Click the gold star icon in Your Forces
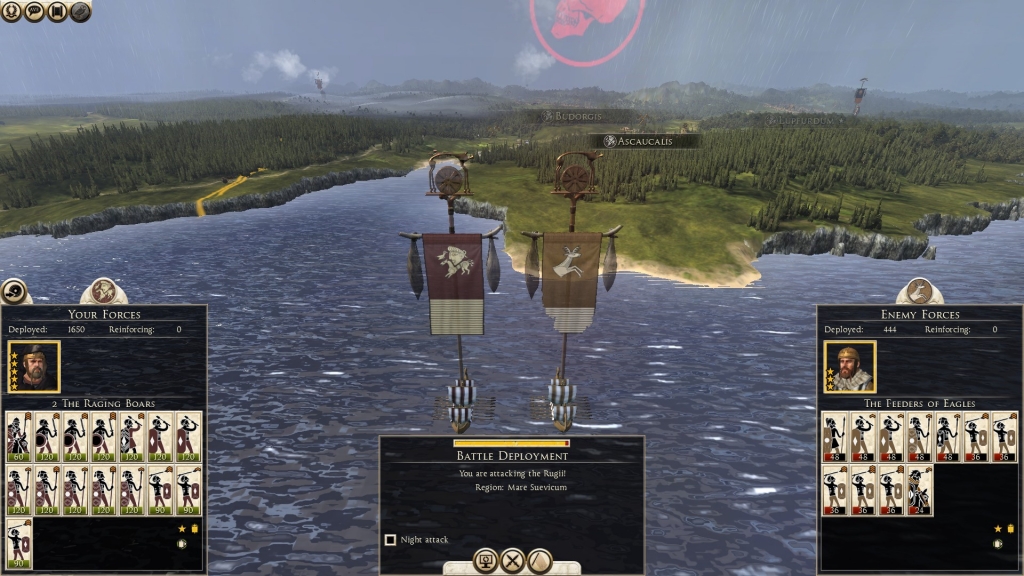Image resolution: width=1024 pixels, height=576 pixels. pos(182,528)
